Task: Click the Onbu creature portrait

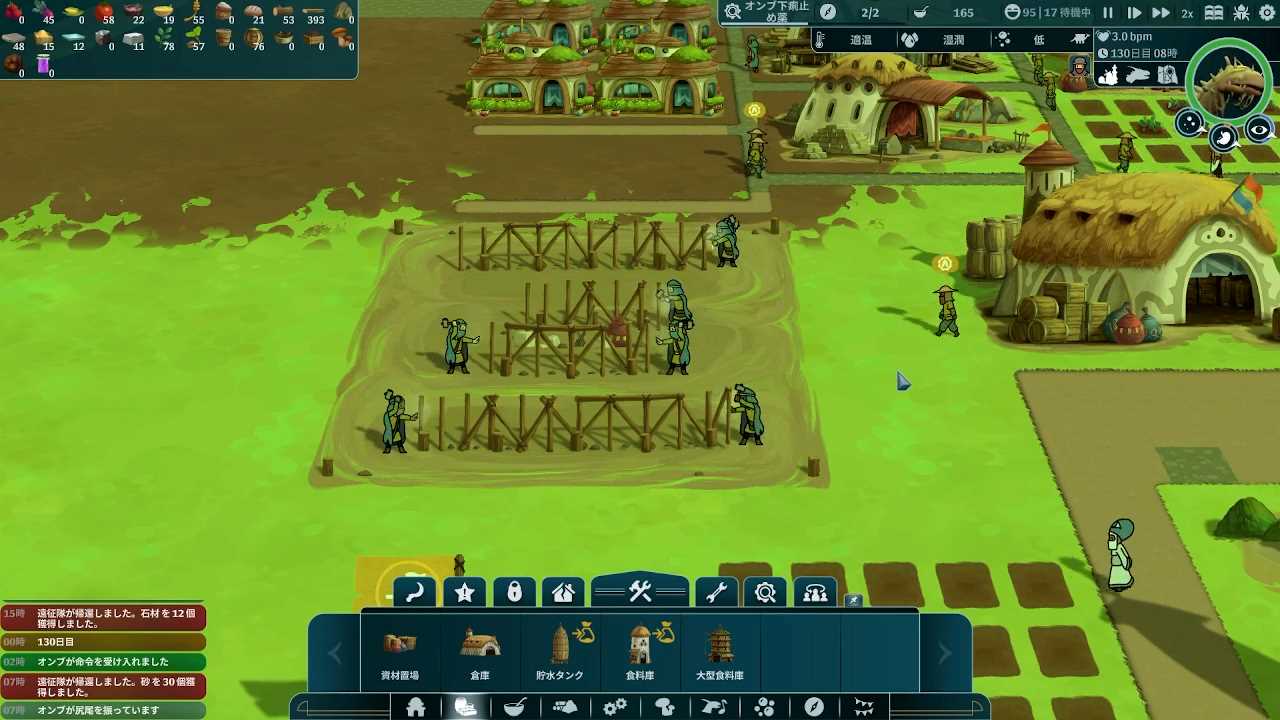Action: [1230, 83]
